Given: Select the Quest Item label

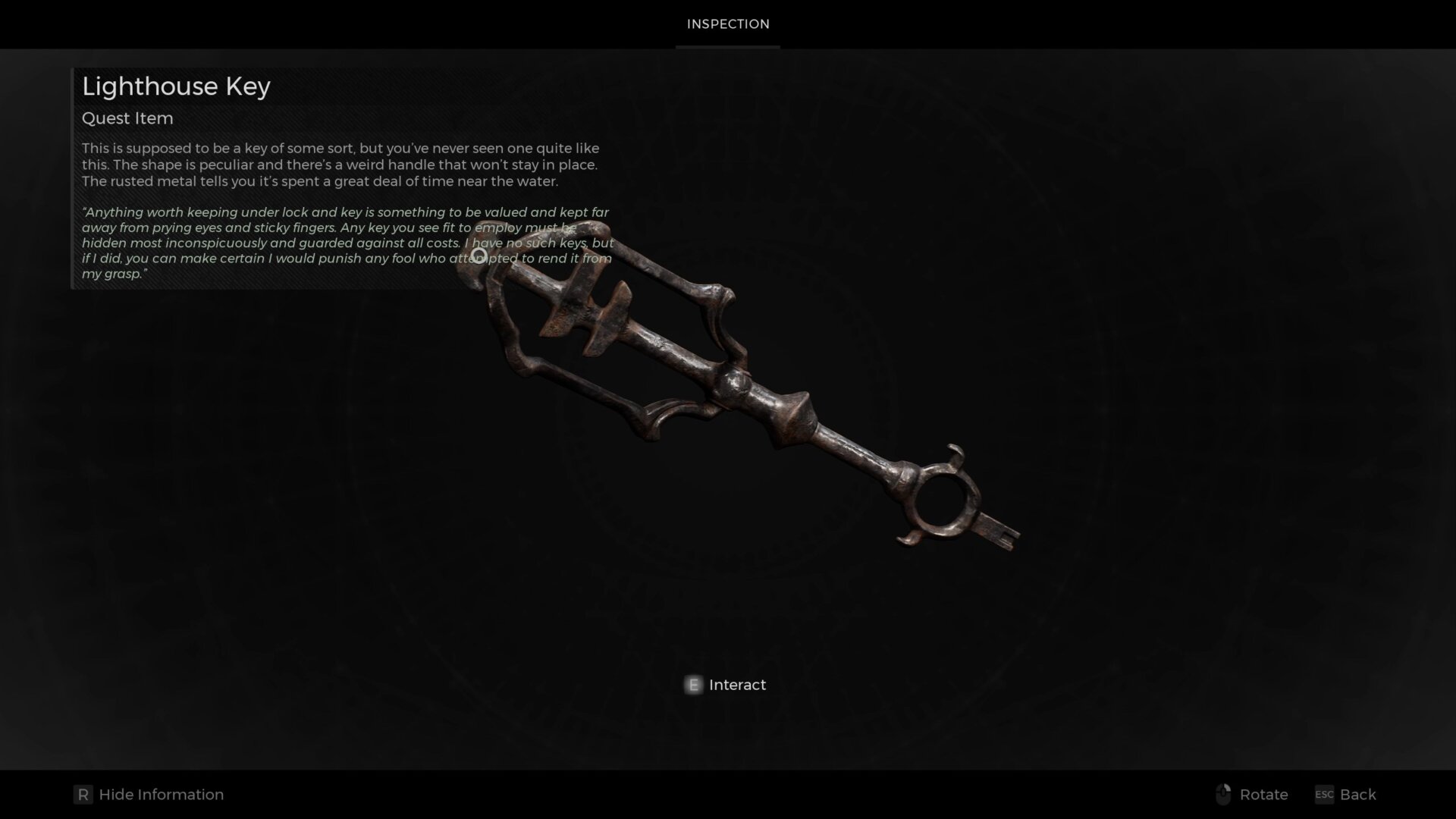Looking at the screenshot, I should pyautogui.click(x=127, y=118).
